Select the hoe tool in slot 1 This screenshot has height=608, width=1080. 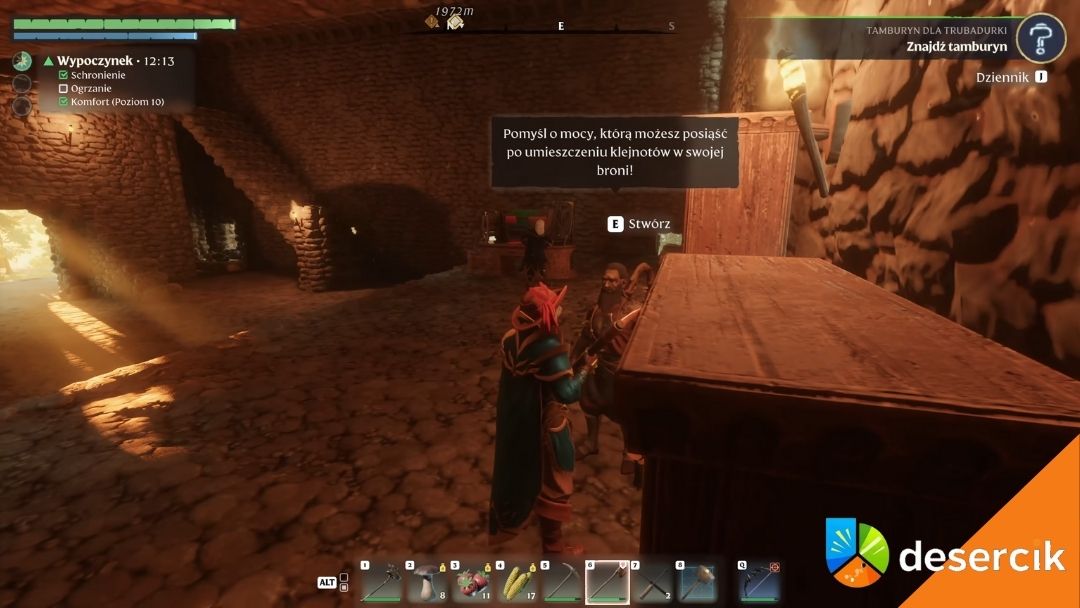click(382, 583)
